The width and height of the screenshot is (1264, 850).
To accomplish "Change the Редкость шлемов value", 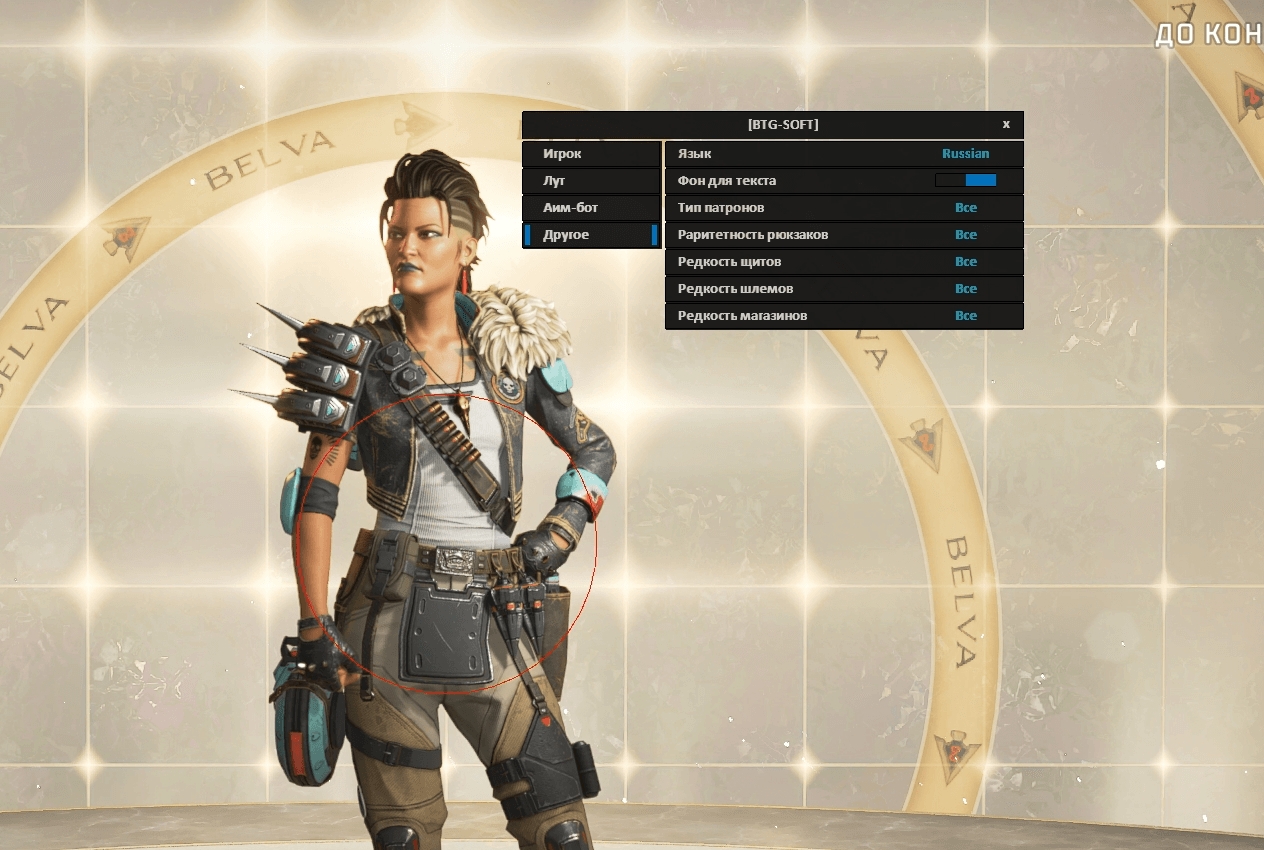I will coord(965,289).
